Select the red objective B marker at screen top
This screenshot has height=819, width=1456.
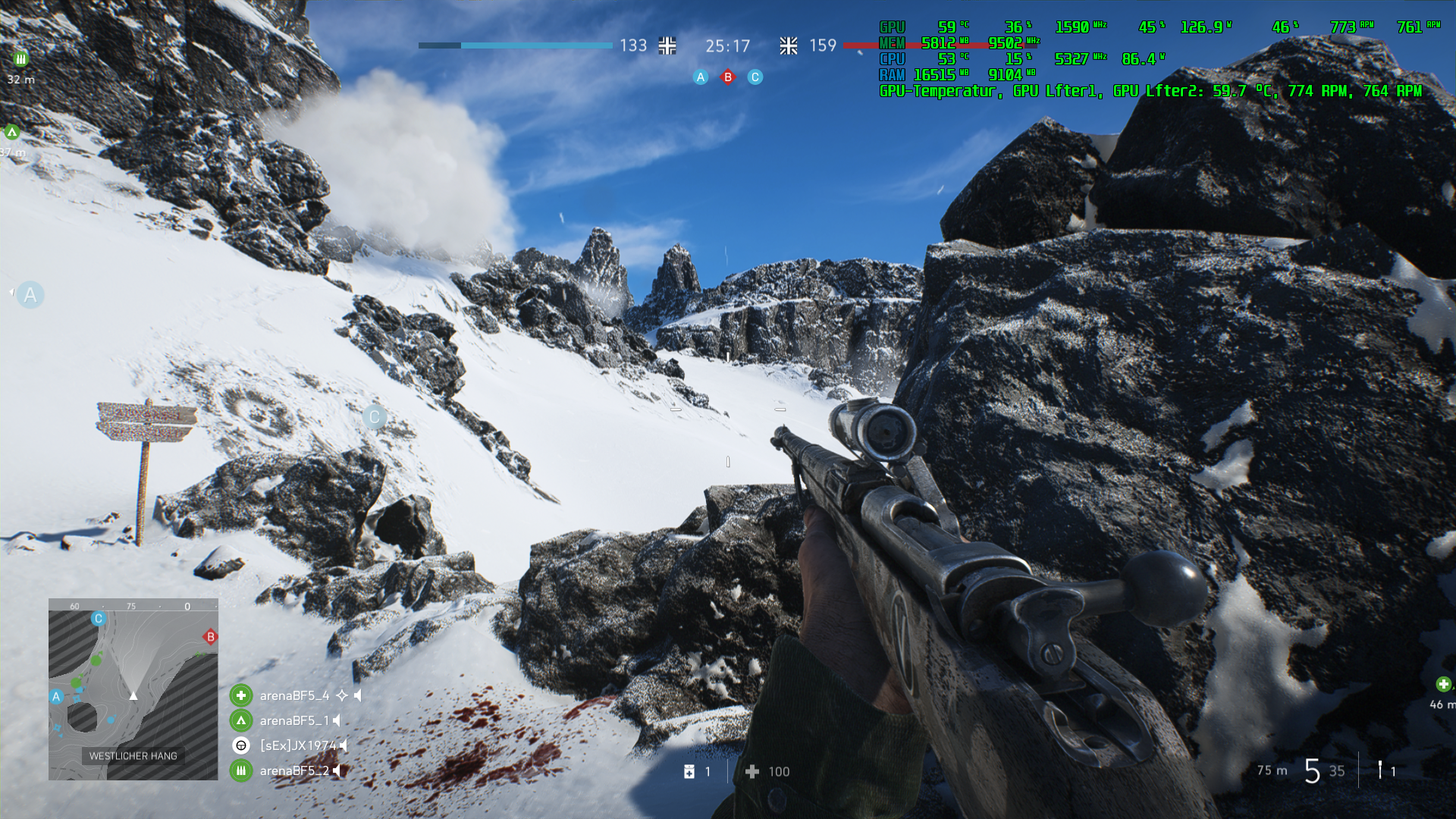coord(727,77)
